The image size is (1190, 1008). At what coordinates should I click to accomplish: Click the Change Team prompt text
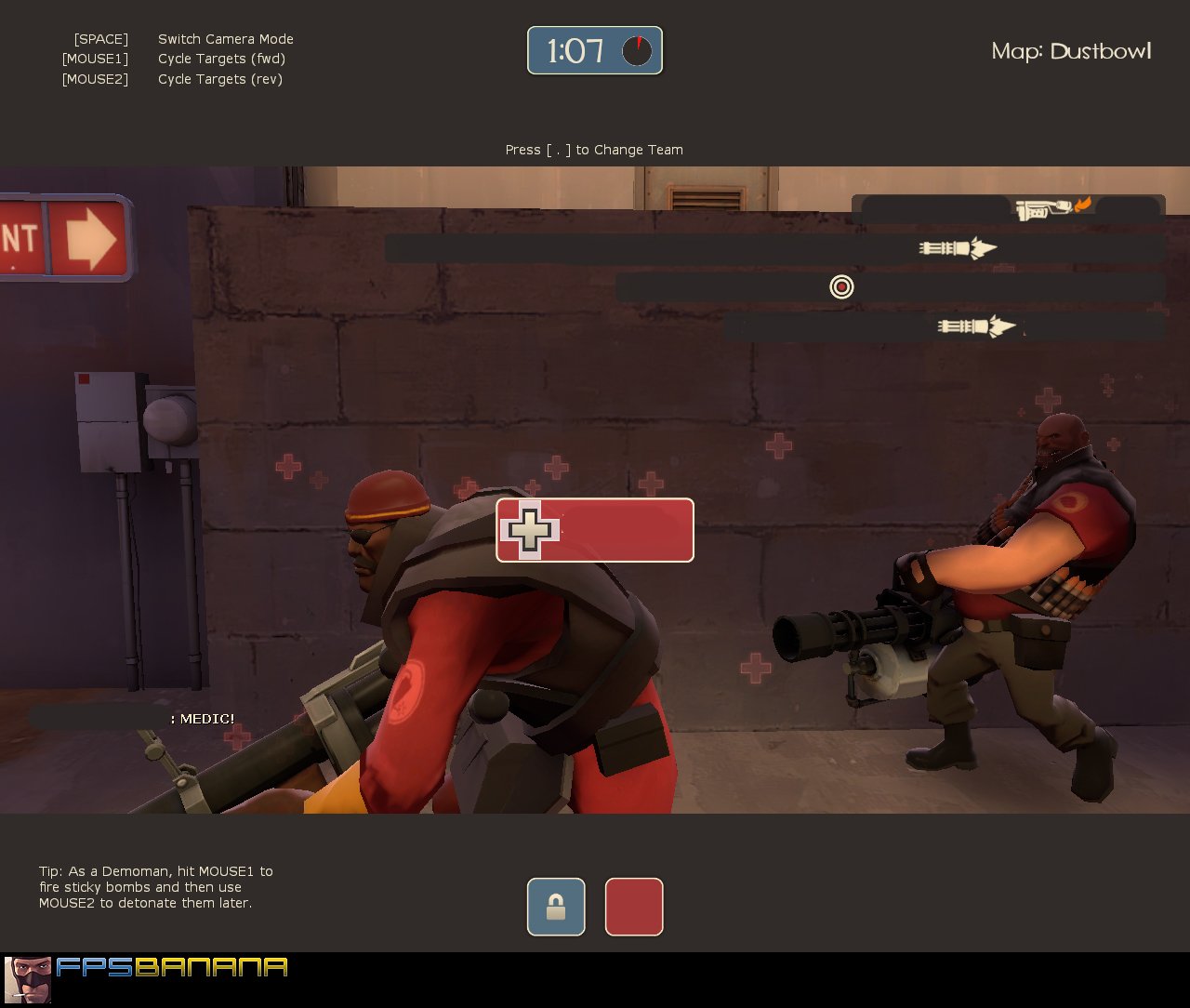tap(594, 150)
